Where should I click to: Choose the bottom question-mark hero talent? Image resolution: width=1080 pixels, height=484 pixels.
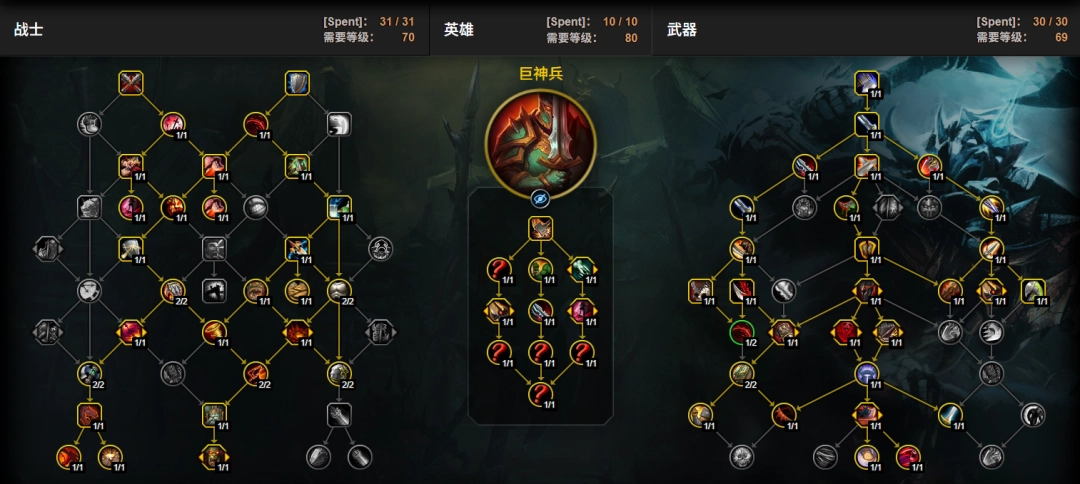click(540, 393)
